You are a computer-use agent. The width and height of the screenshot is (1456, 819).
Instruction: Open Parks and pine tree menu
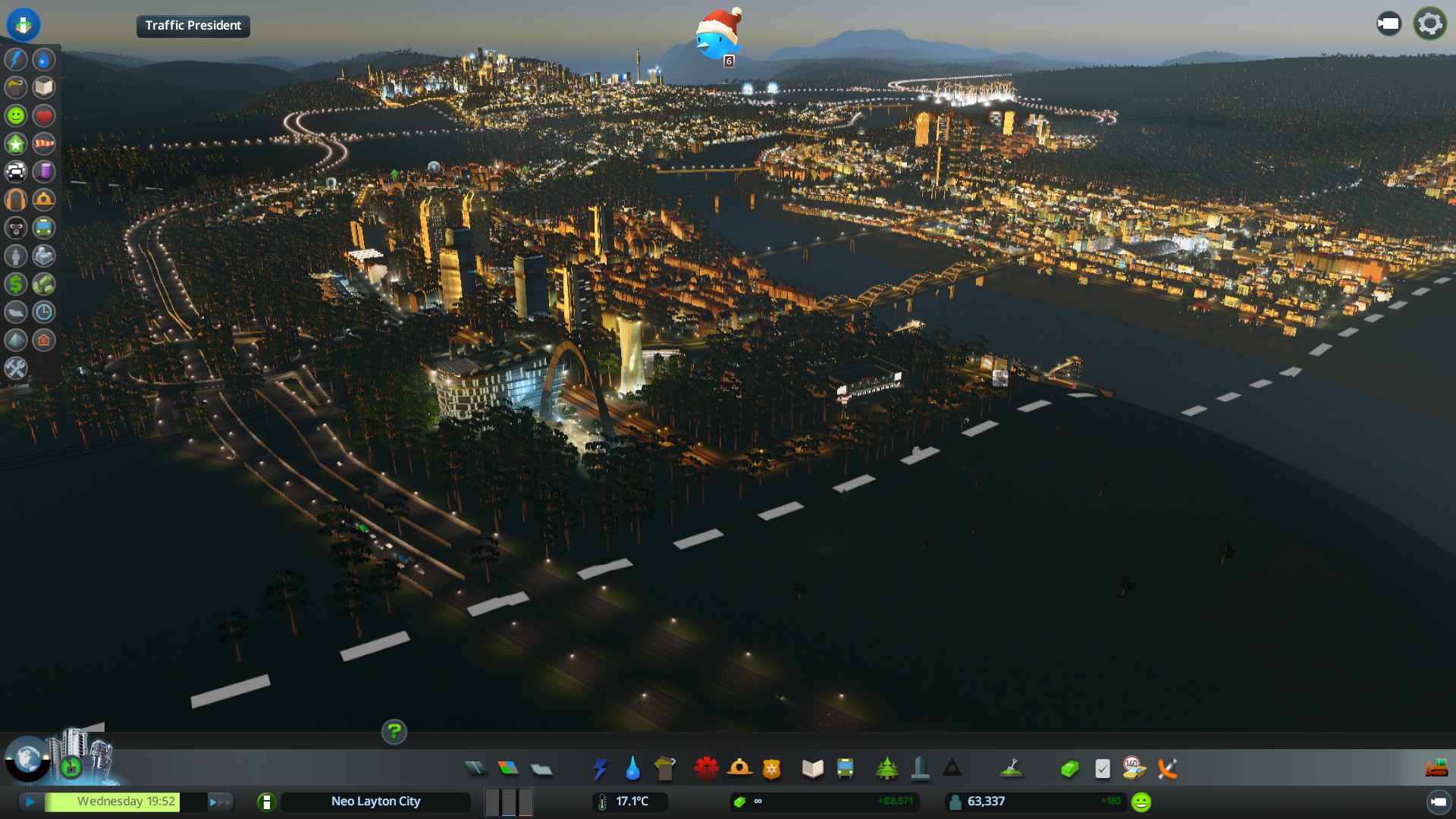[886, 769]
